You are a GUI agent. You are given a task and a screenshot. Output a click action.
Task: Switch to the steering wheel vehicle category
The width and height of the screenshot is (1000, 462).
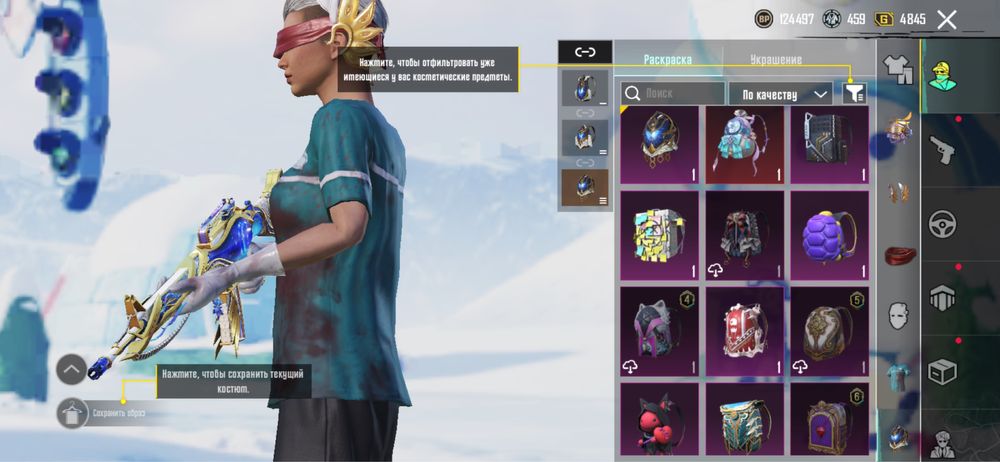pos(942,224)
